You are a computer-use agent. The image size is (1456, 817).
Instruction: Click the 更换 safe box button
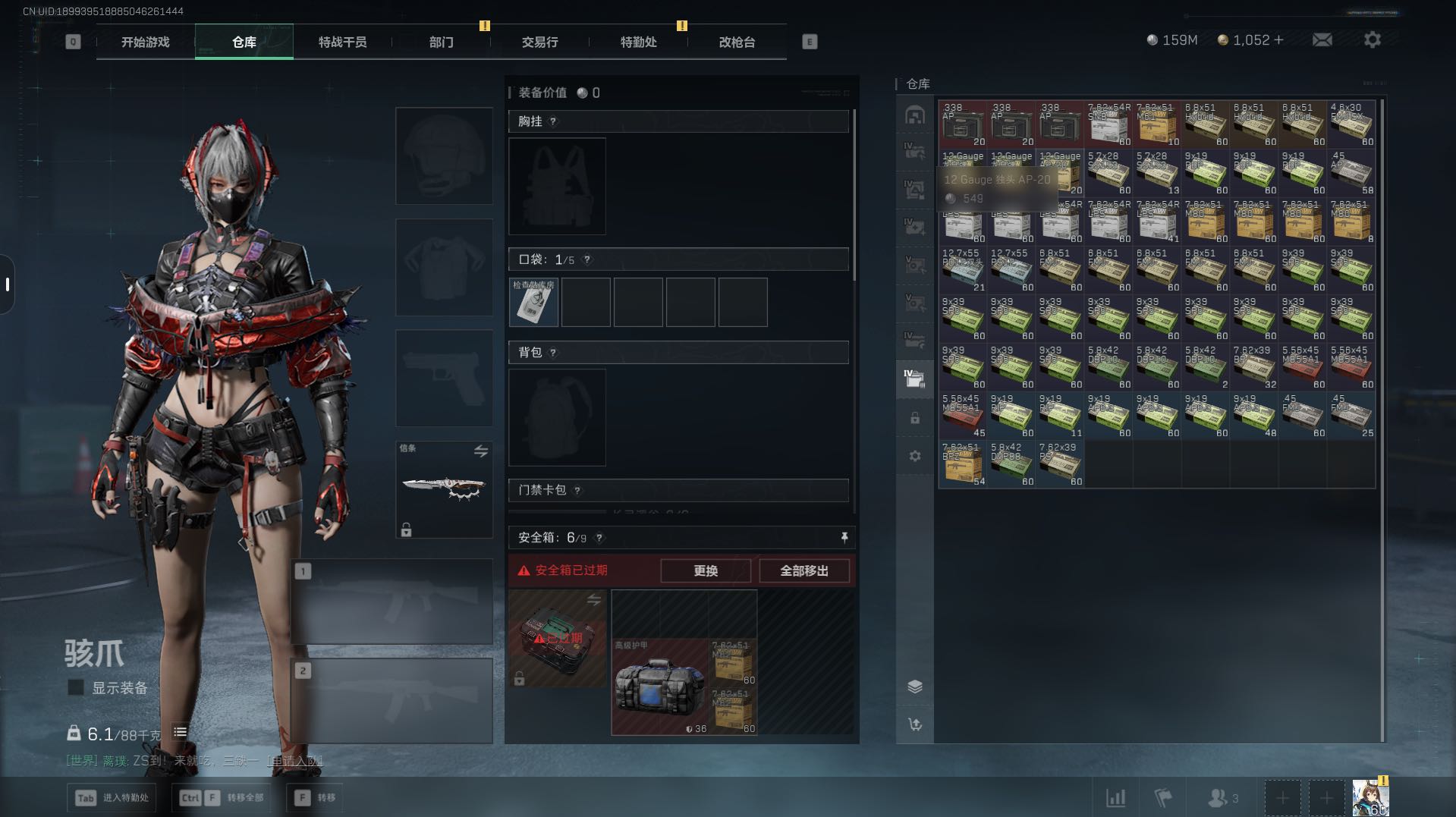click(705, 570)
